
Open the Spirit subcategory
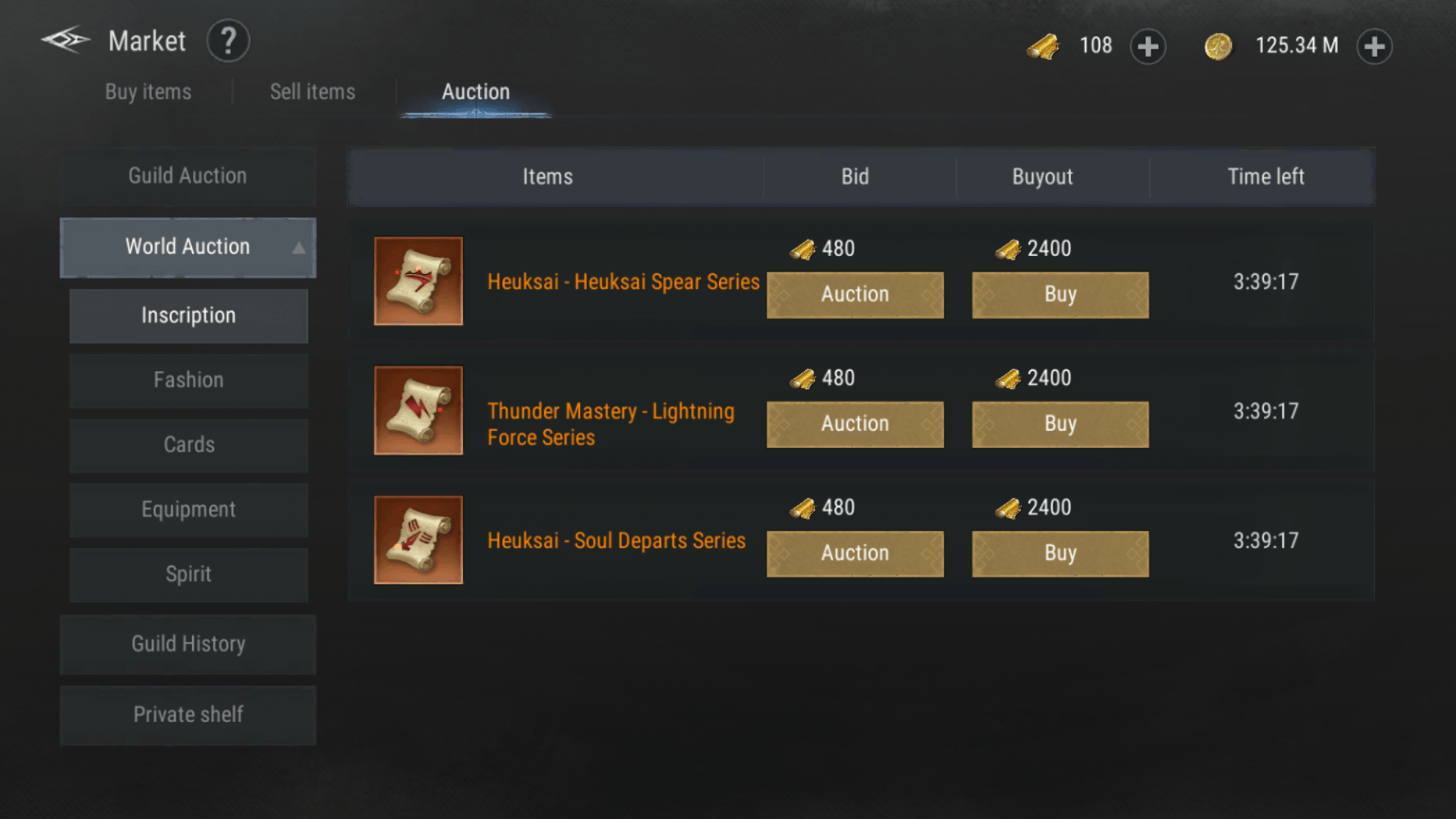[x=189, y=574]
